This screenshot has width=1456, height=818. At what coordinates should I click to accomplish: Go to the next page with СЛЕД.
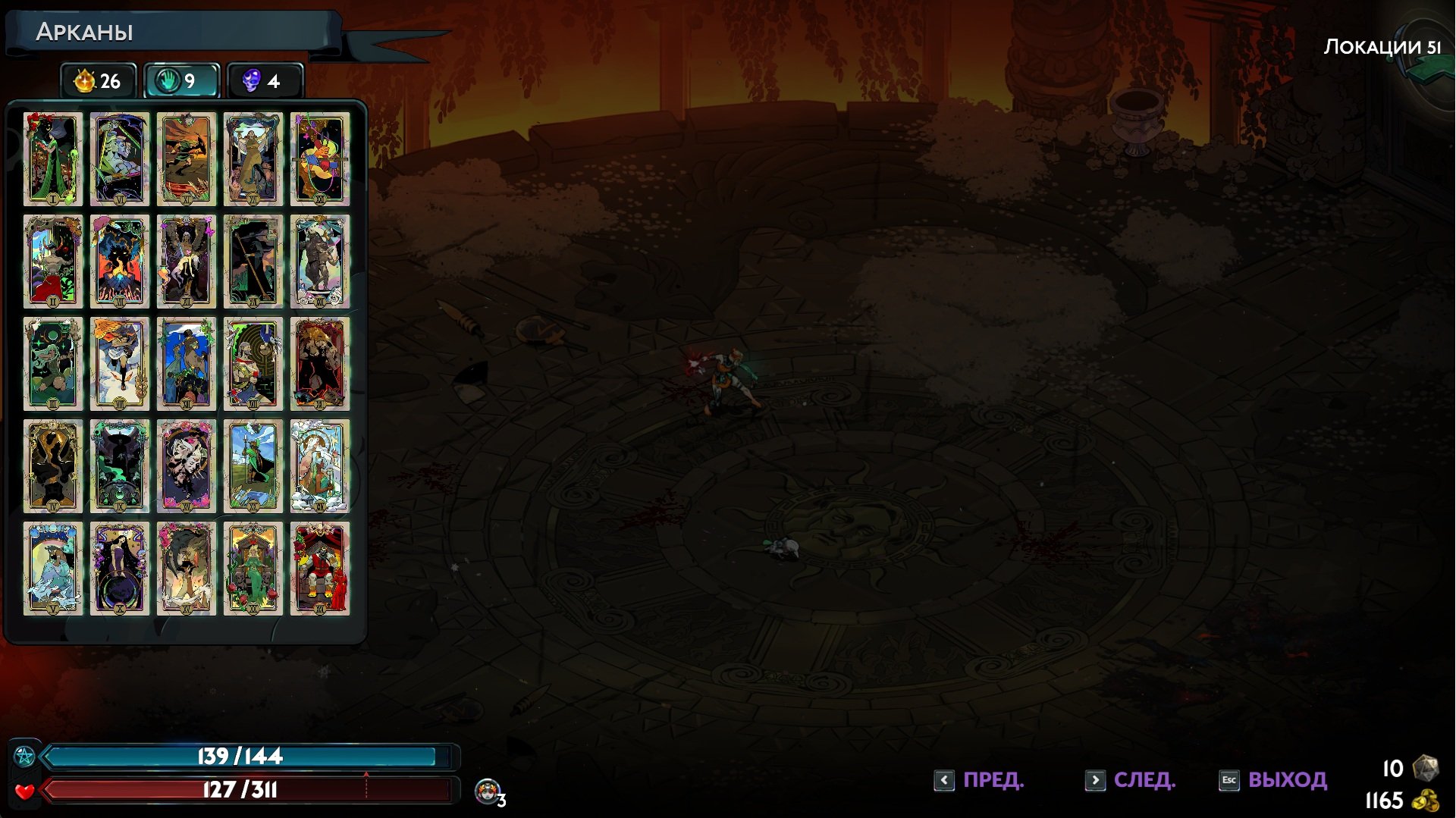click(1131, 780)
